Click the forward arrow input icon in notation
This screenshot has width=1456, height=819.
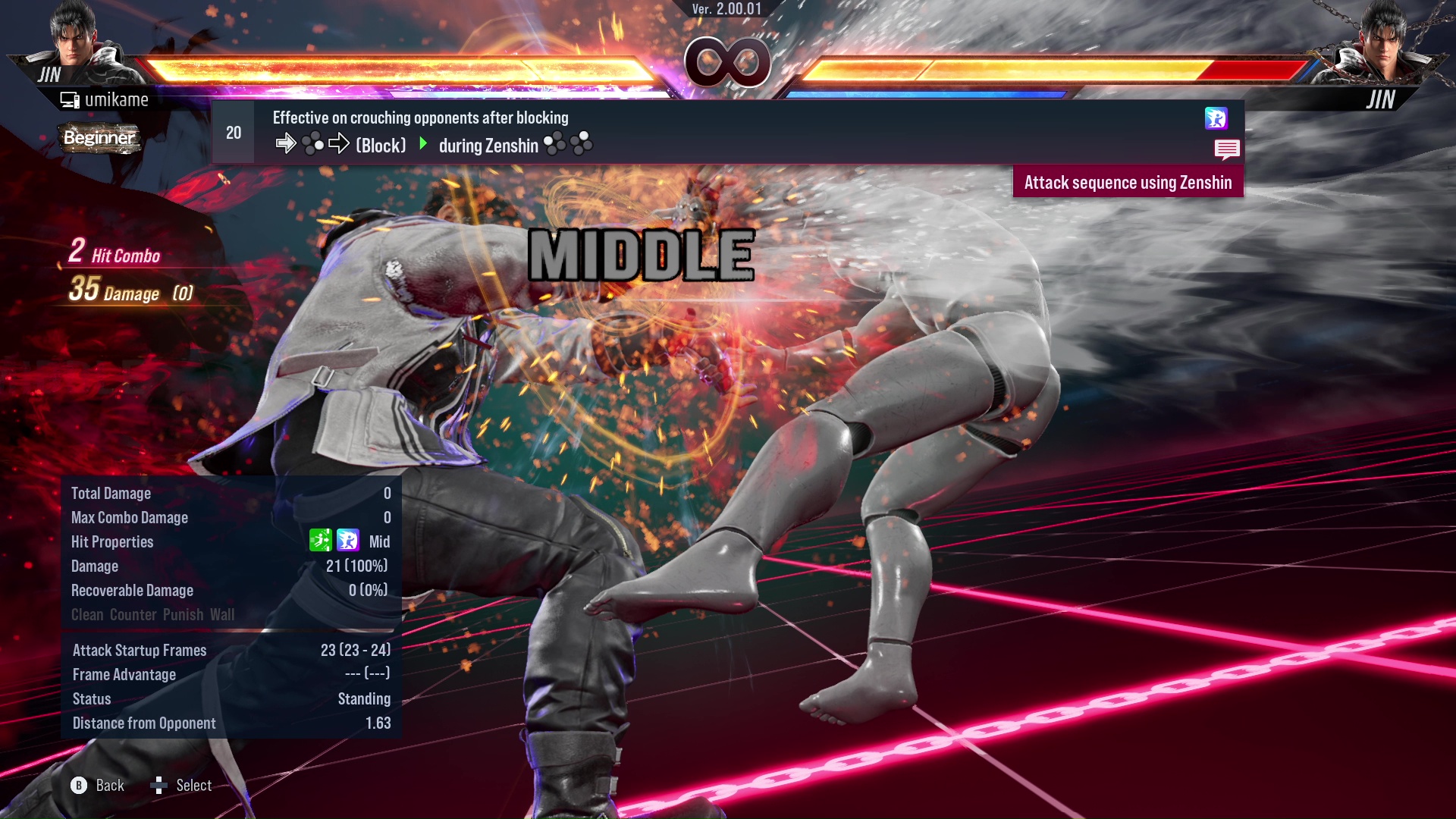coord(287,143)
